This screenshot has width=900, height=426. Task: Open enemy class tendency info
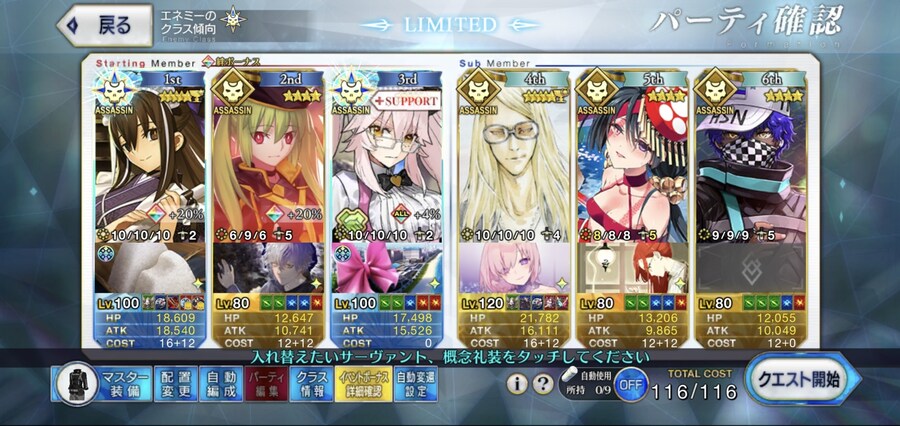204,22
